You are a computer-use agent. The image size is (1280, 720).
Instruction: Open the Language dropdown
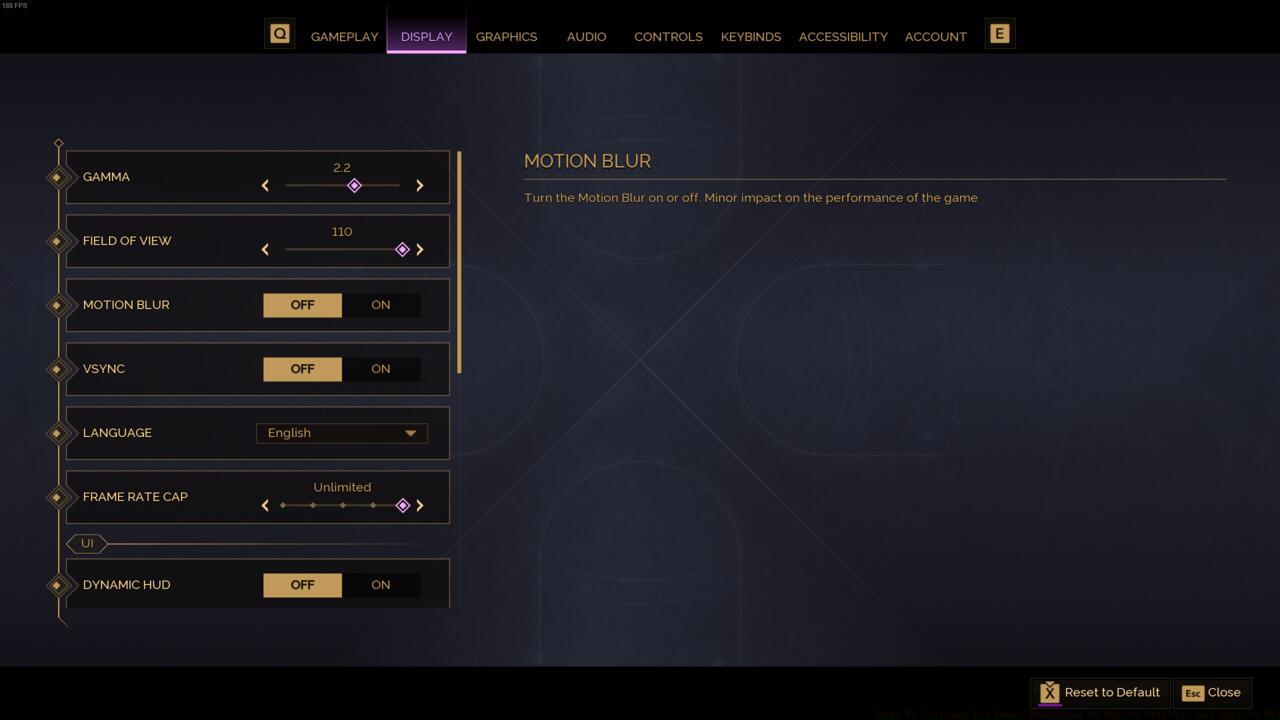(342, 433)
